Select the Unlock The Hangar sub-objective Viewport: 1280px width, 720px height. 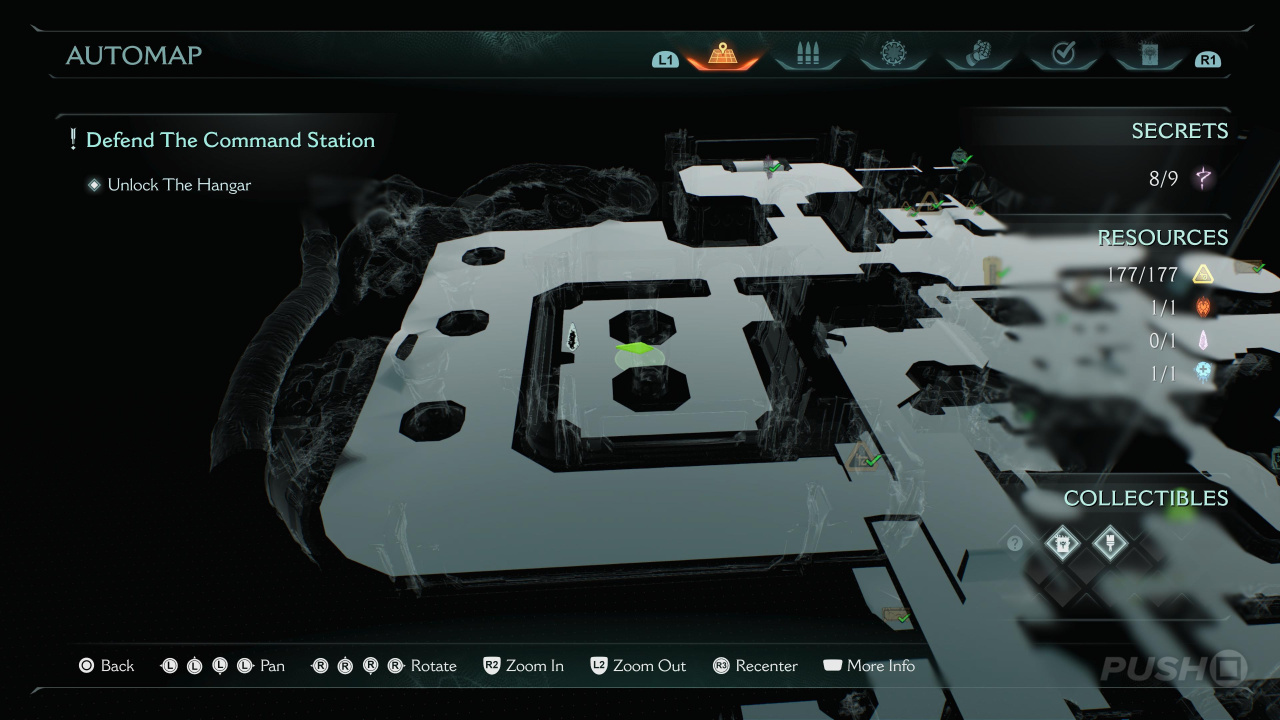(179, 185)
